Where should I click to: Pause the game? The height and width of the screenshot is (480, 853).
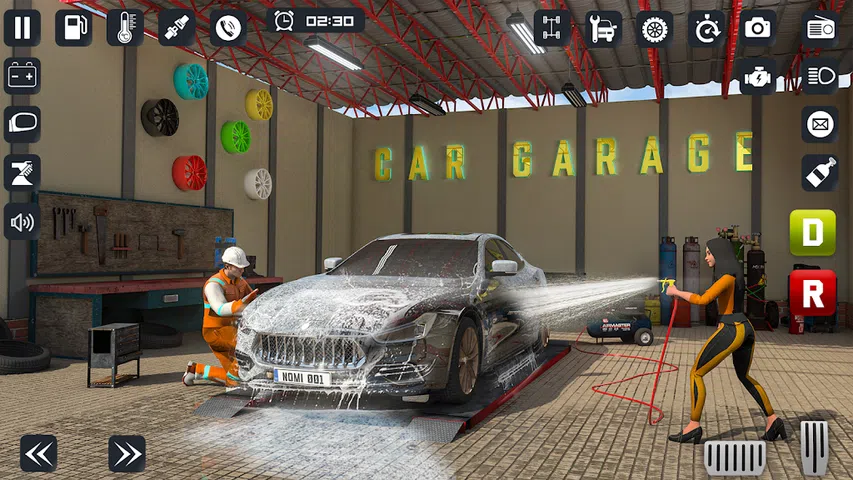tap(22, 27)
